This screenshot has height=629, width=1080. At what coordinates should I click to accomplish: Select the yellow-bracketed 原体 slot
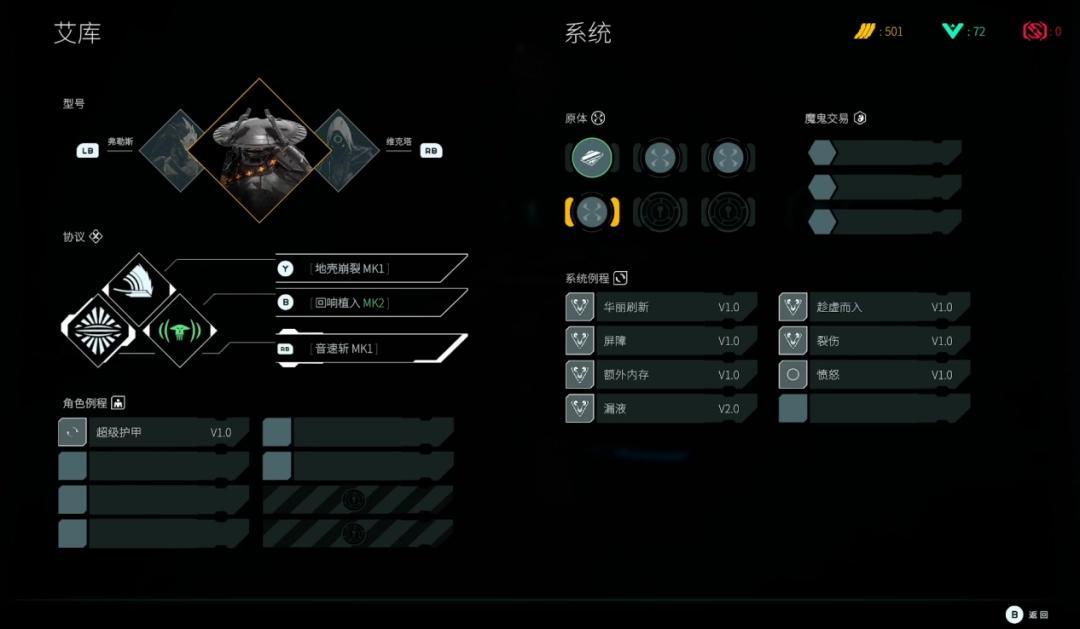click(x=592, y=212)
